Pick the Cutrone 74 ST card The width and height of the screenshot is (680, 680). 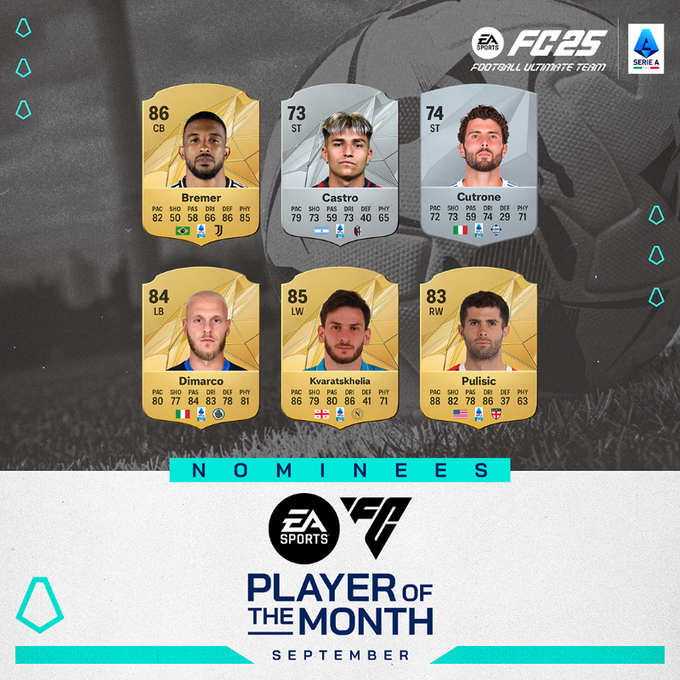pyautogui.click(x=480, y=165)
